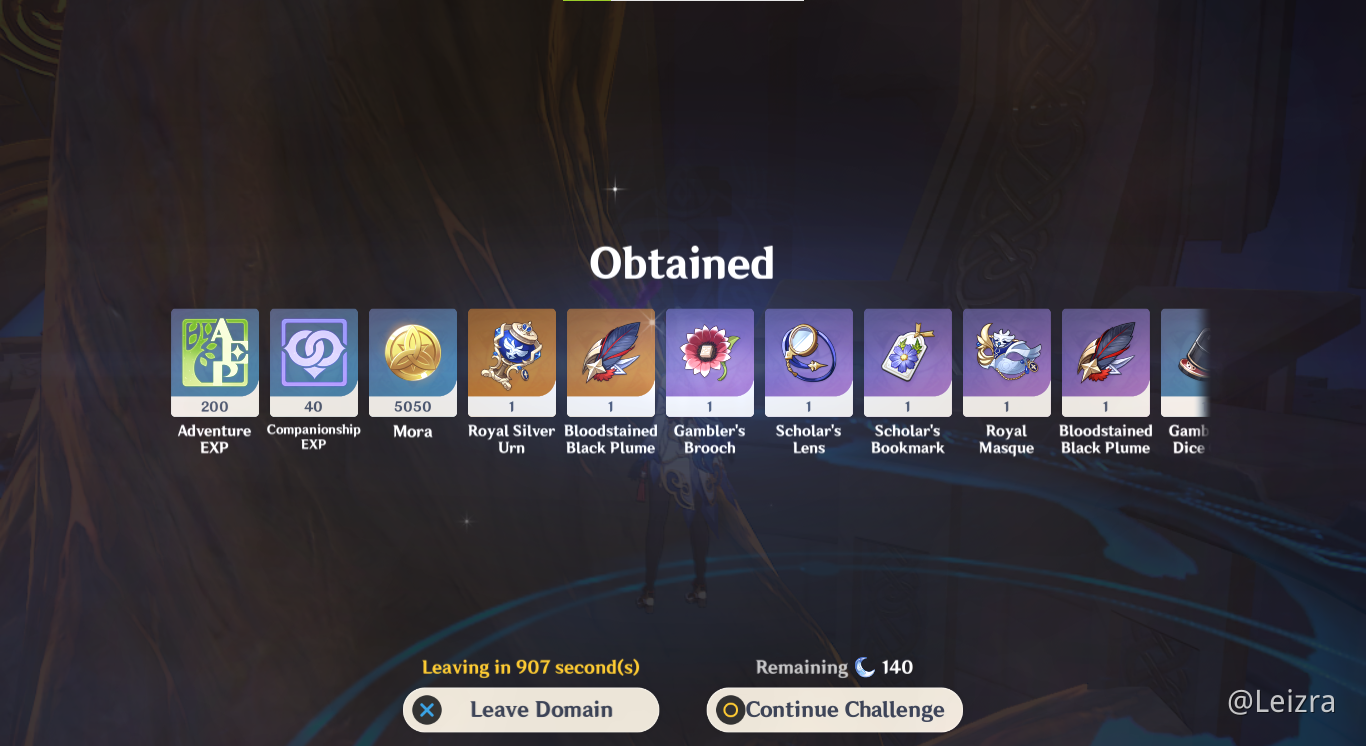Click the Mora coin icon showing 5050
This screenshot has width=1366, height=746.
click(412, 362)
